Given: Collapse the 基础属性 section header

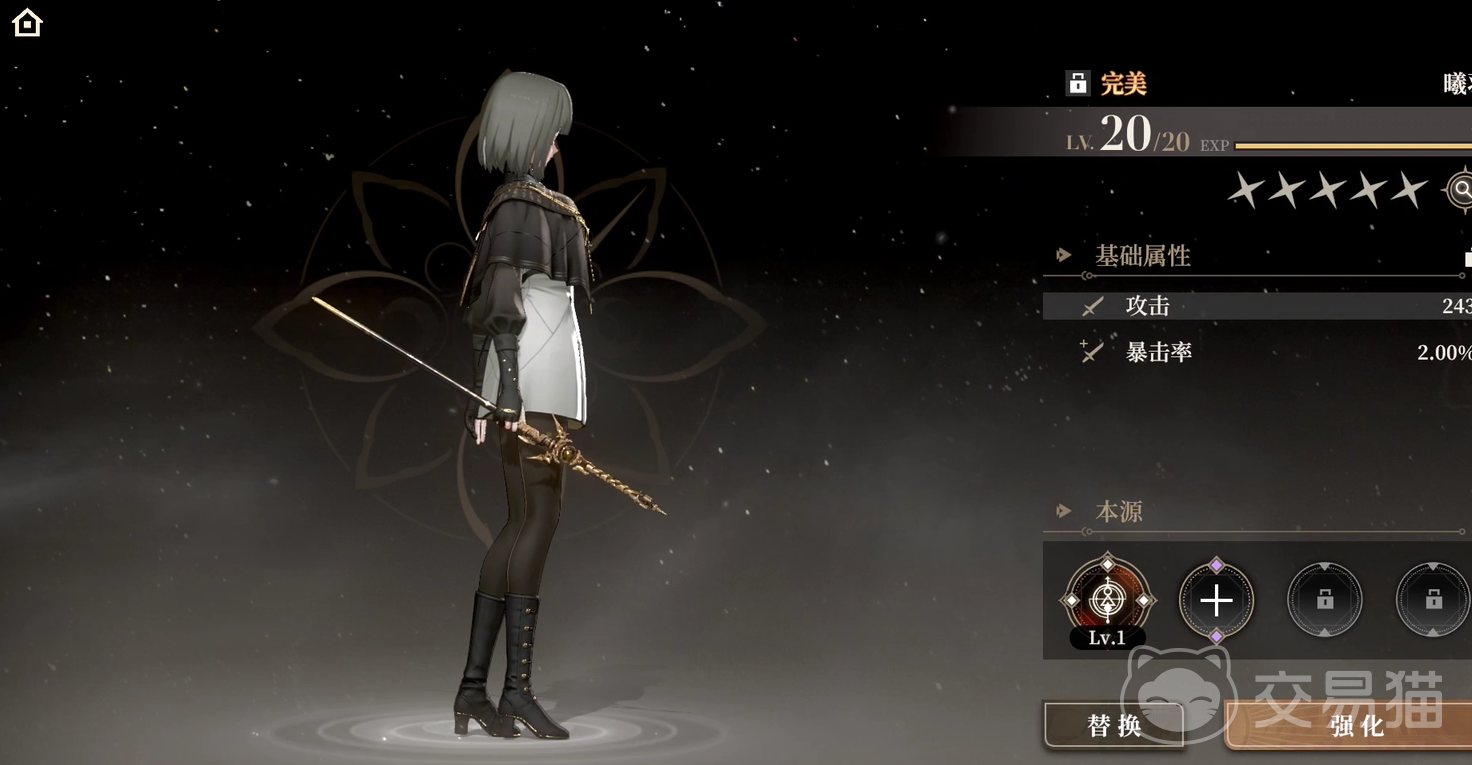Looking at the screenshot, I should pos(1142,256).
